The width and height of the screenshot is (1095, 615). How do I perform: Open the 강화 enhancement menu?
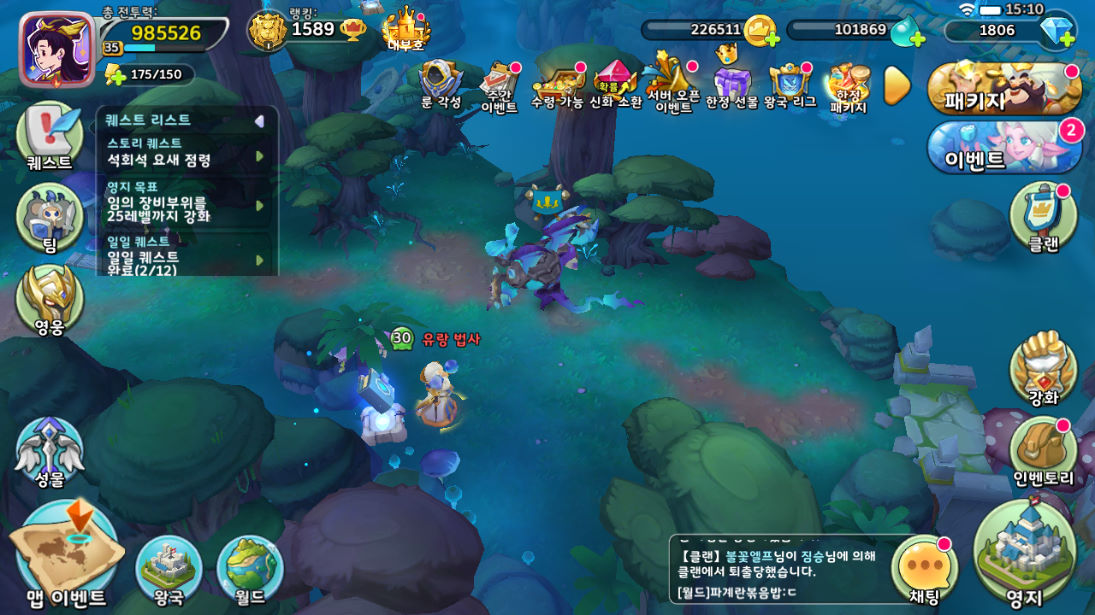[x=1043, y=368]
